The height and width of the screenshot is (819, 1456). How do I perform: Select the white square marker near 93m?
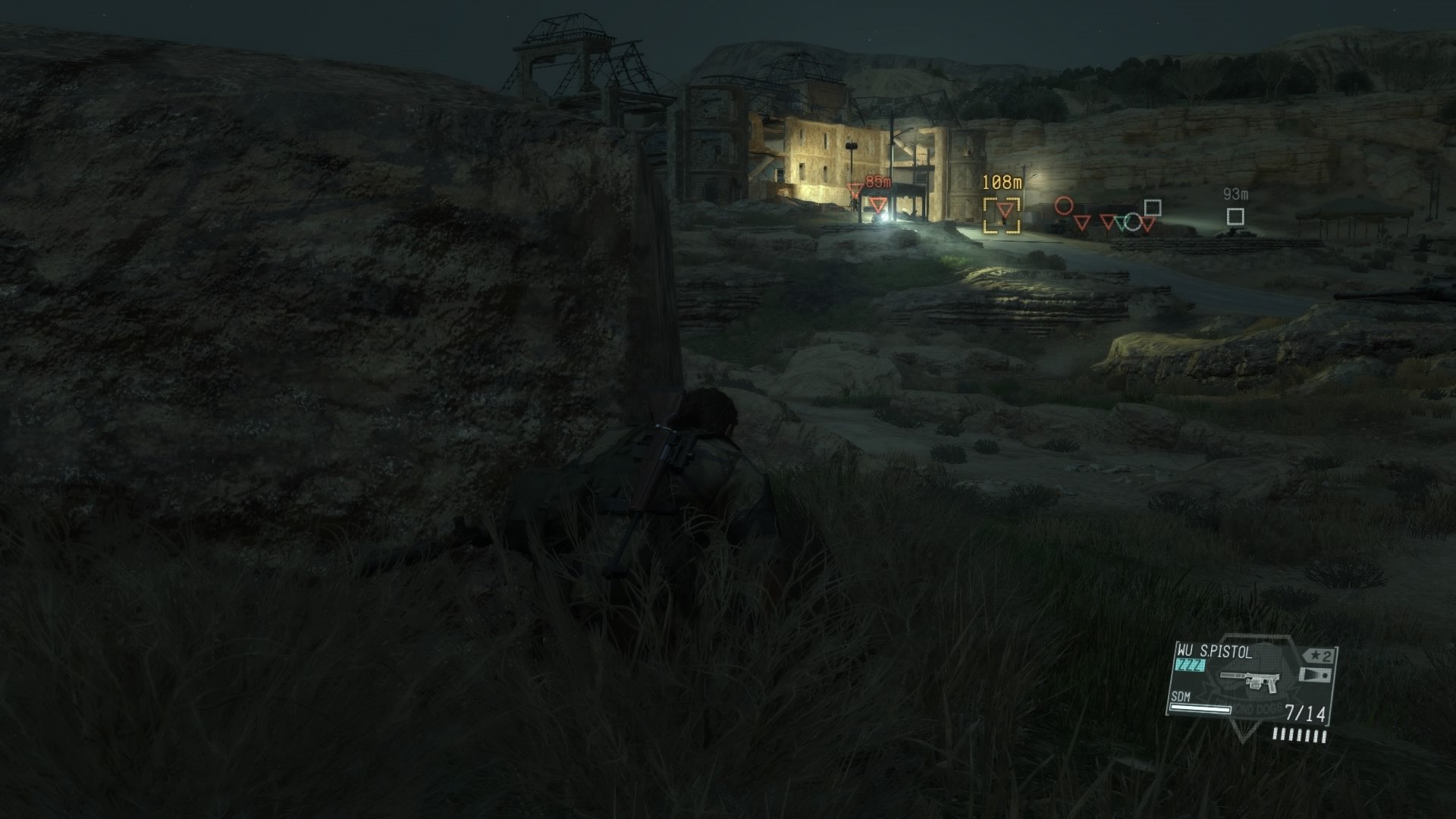1235,218
